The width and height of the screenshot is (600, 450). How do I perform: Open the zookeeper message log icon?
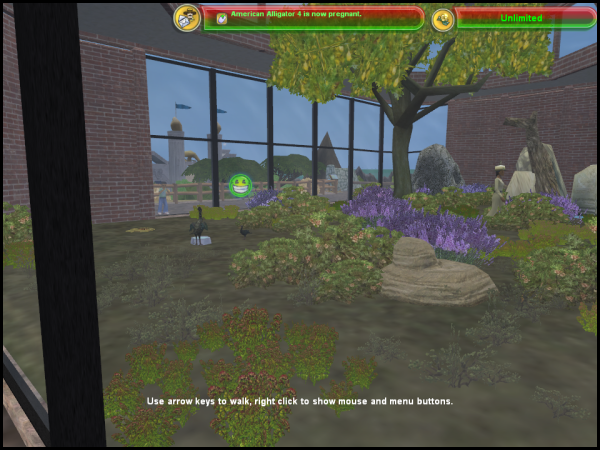(x=186, y=17)
